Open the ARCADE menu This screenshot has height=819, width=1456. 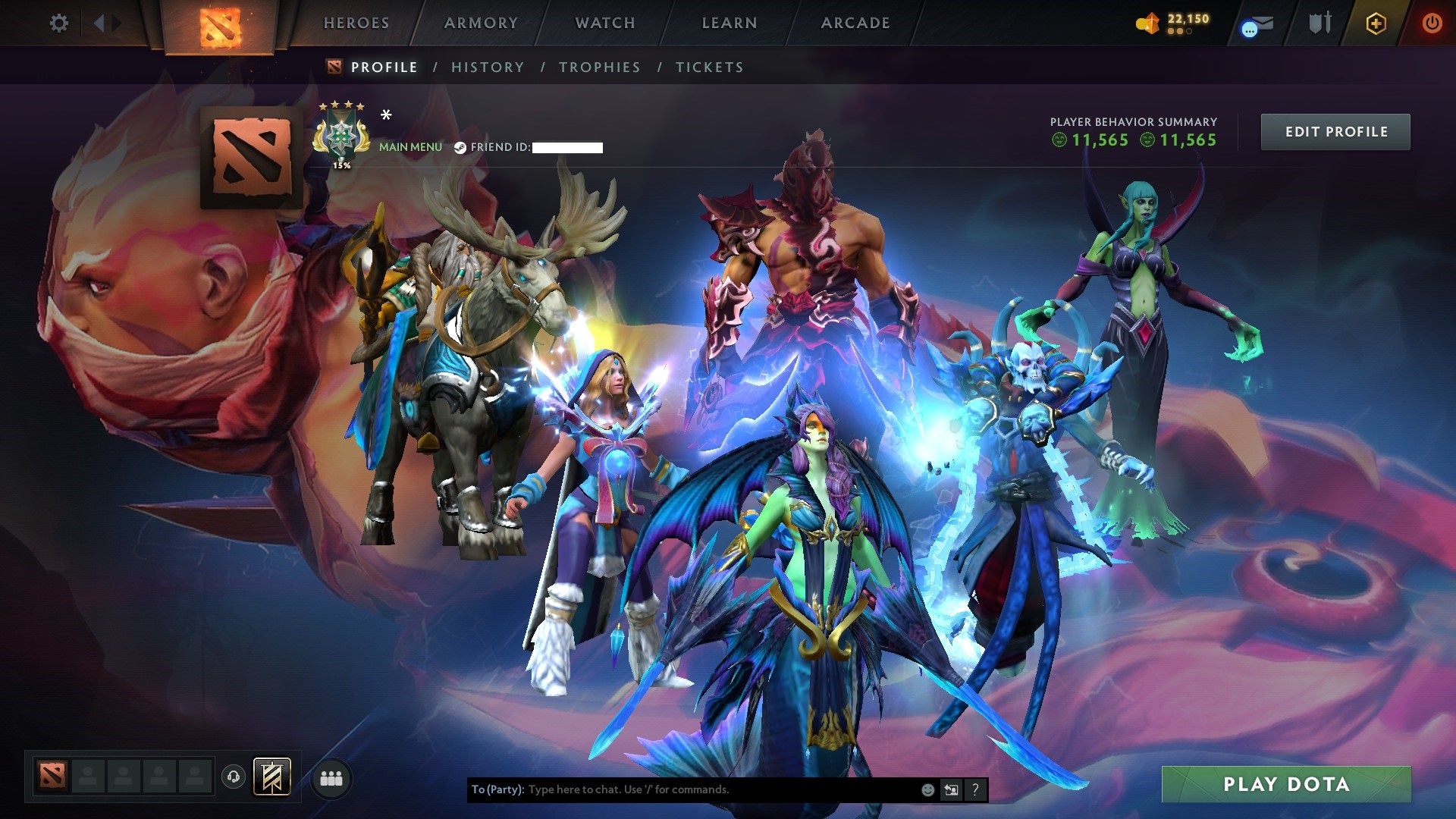[x=855, y=23]
